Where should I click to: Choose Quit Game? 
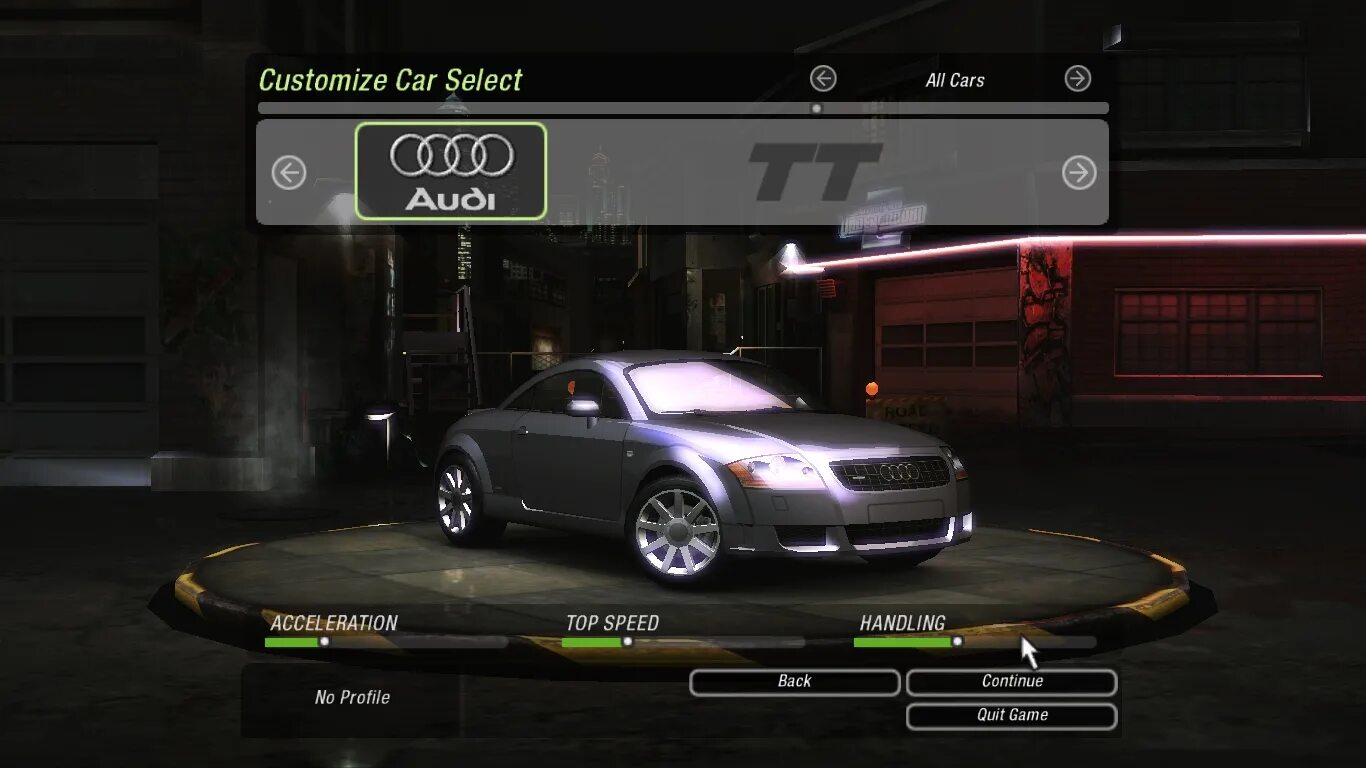(x=1011, y=716)
